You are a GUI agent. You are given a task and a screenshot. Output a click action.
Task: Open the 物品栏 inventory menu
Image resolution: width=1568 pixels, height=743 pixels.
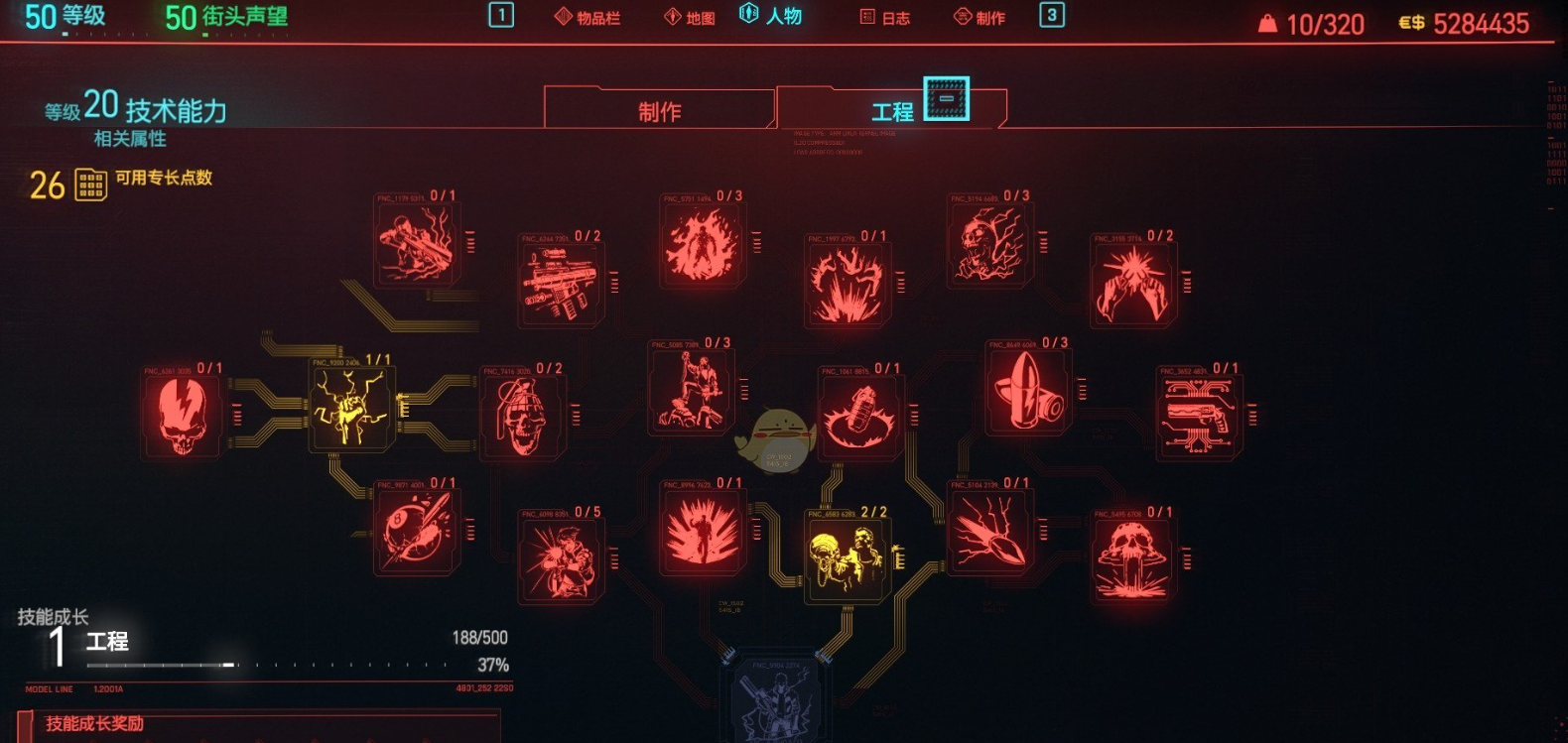click(x=588, y=18)
